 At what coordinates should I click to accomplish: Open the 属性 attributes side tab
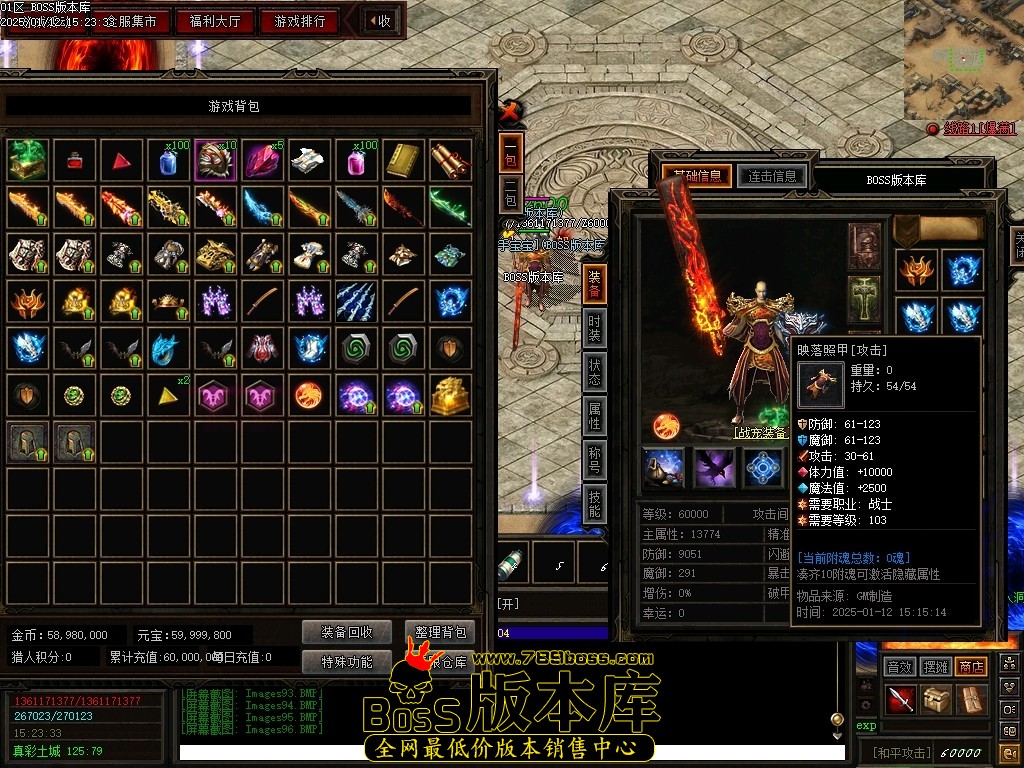pos(594,416)
